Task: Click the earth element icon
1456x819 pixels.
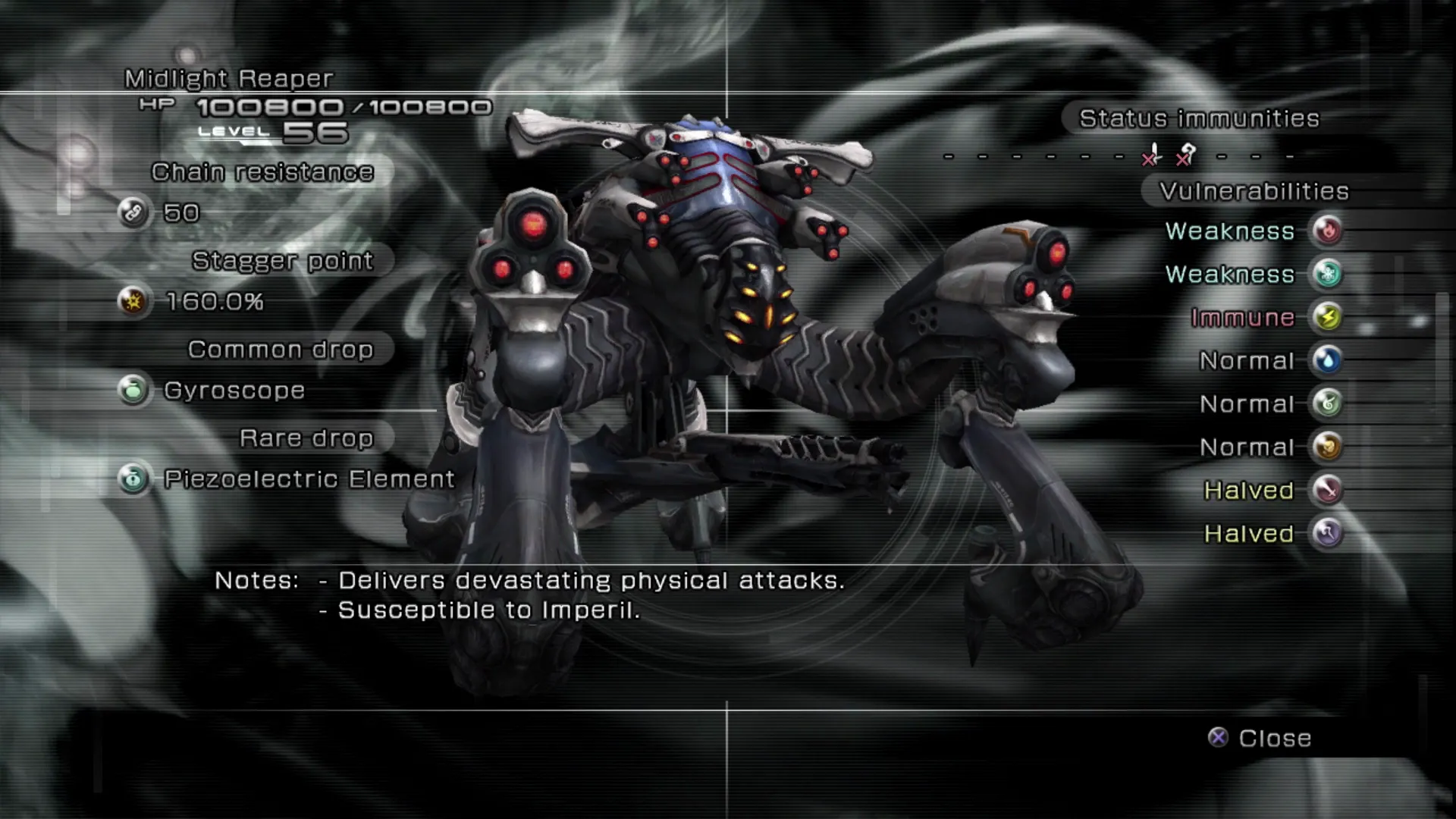Action: [x=1327, y=447]
